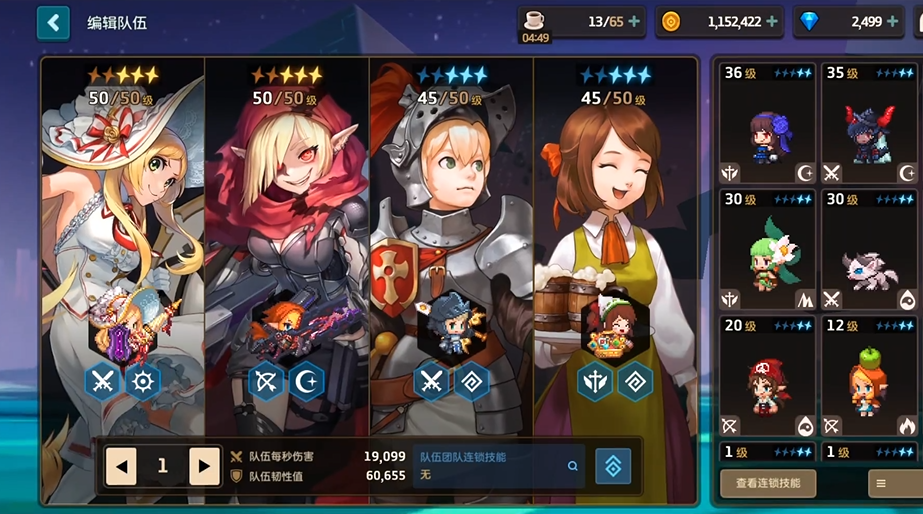Search the team chain skill field

coord(573,466)
